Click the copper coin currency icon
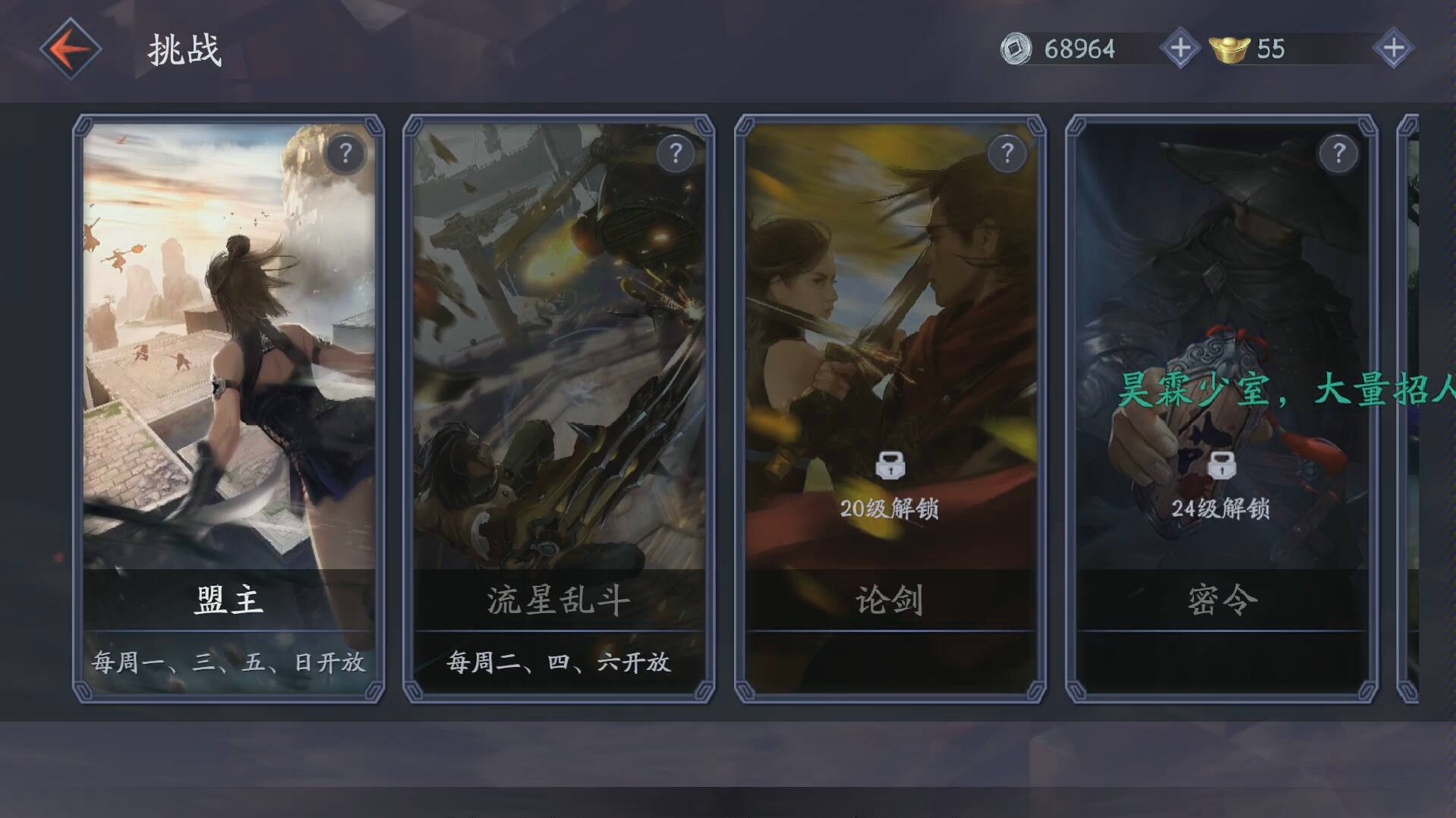This screenshot has height=818, width=1456. pyautogui.click(x=1015, y=49)
